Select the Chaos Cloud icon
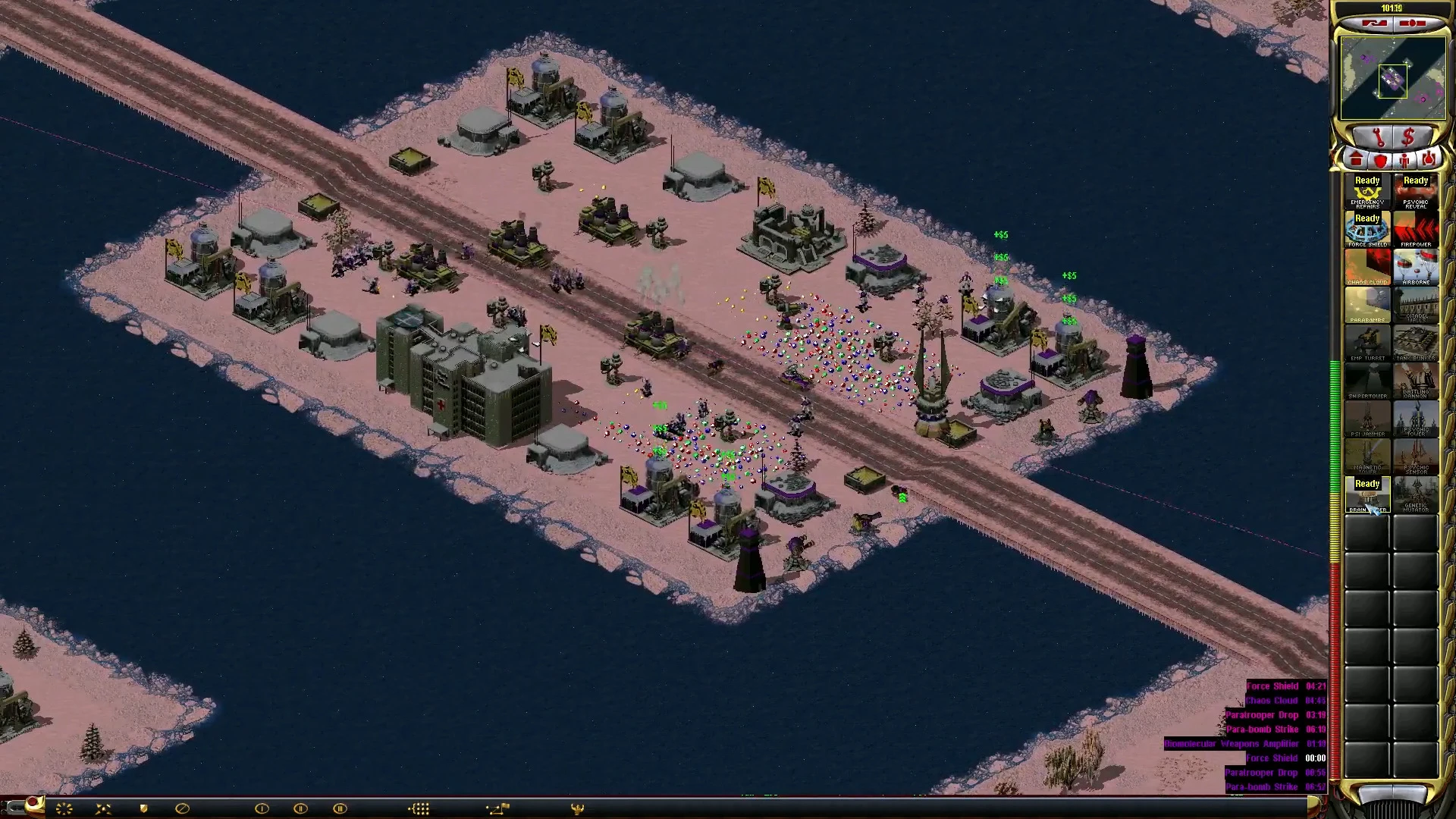The height and width of the screenshot is (819, 1456). [1367, 268]
